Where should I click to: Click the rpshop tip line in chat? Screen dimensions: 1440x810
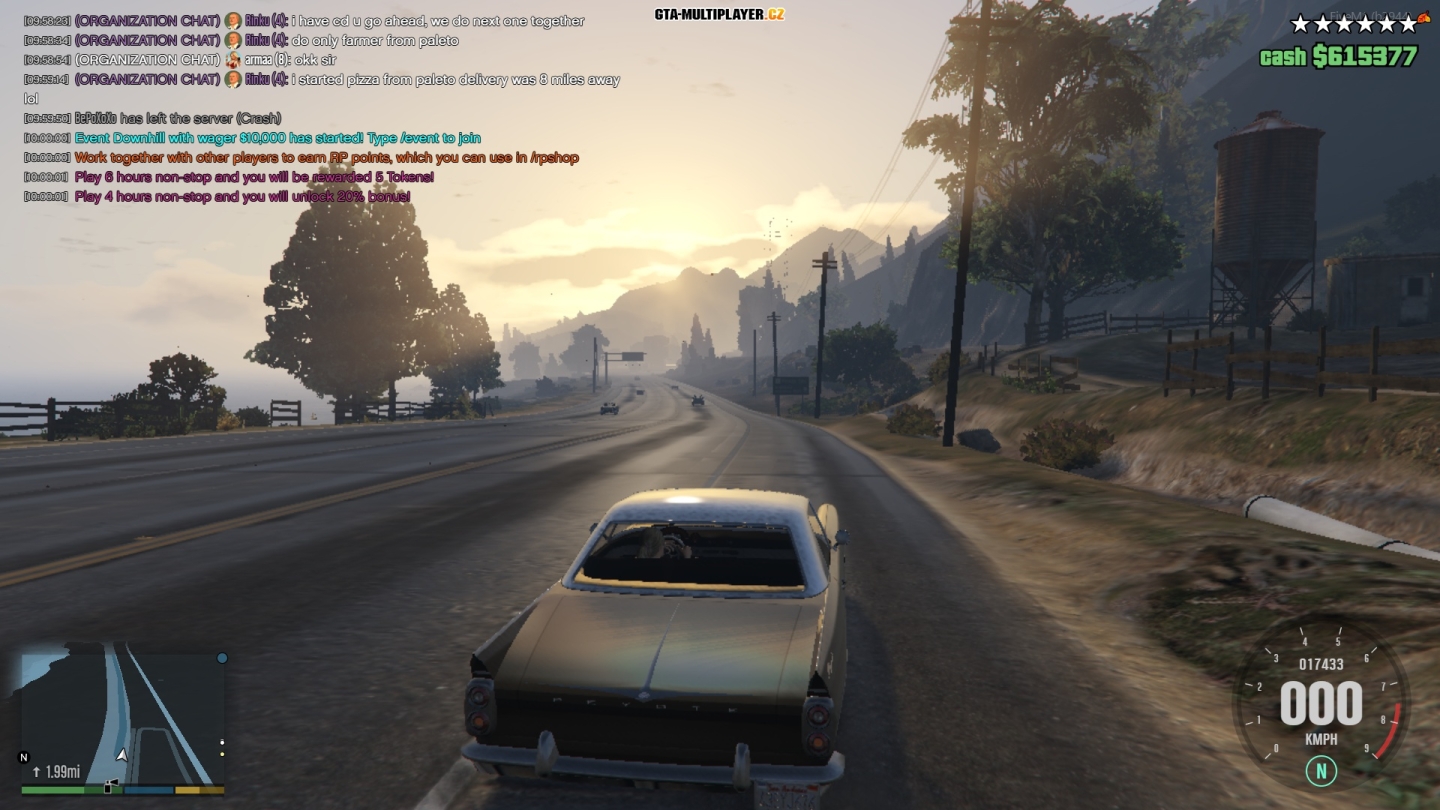tap(326, 158)
